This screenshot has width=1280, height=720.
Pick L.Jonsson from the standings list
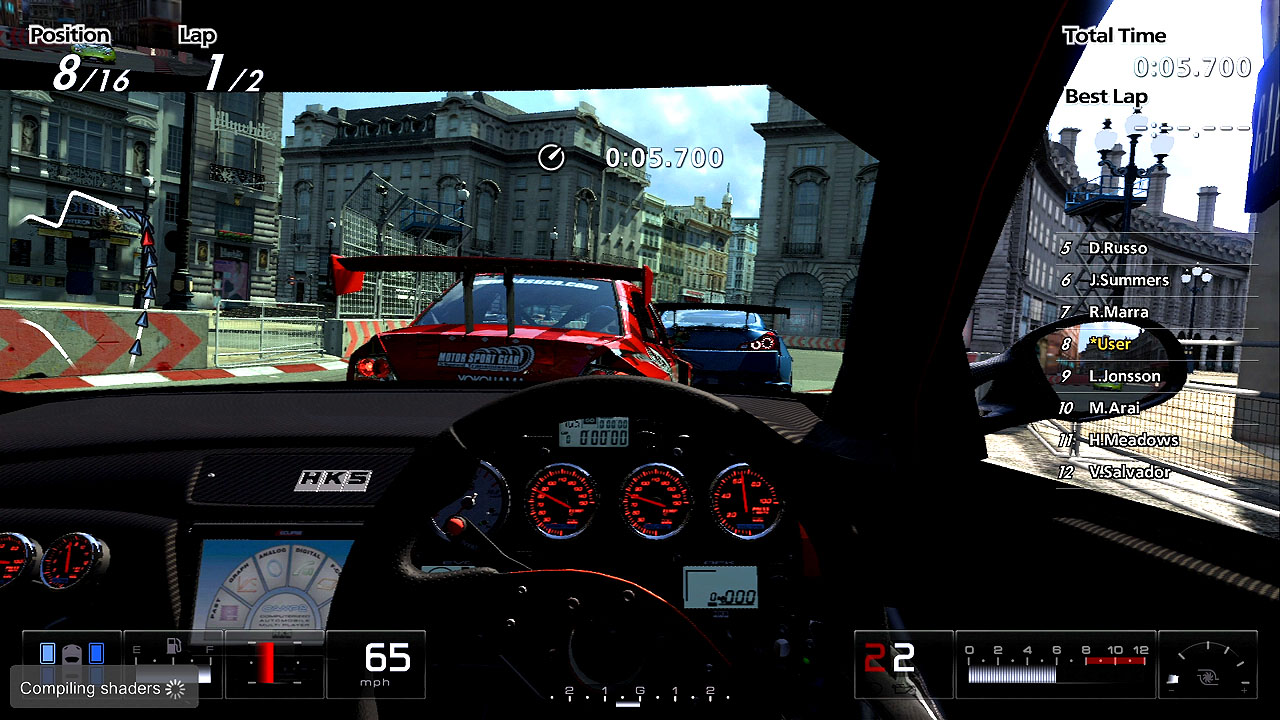[1123, 376]
